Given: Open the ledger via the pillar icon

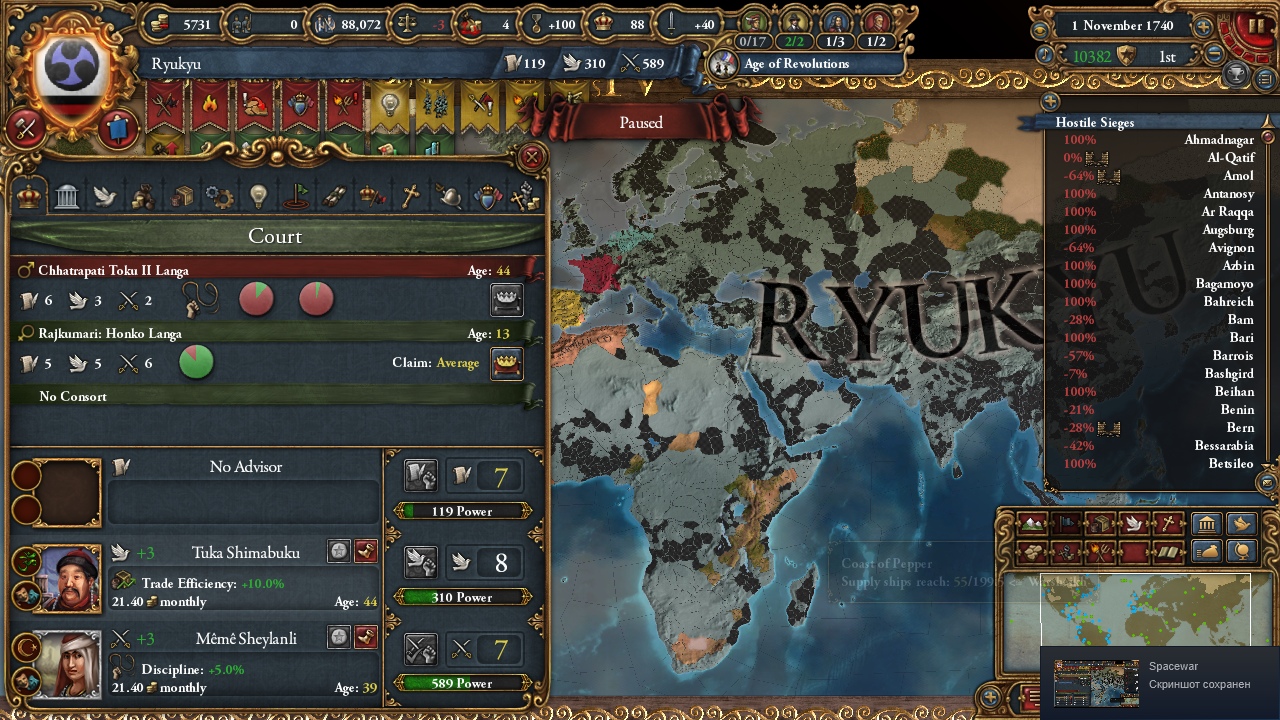Looking at the screenshot, I should (1207, 523).
